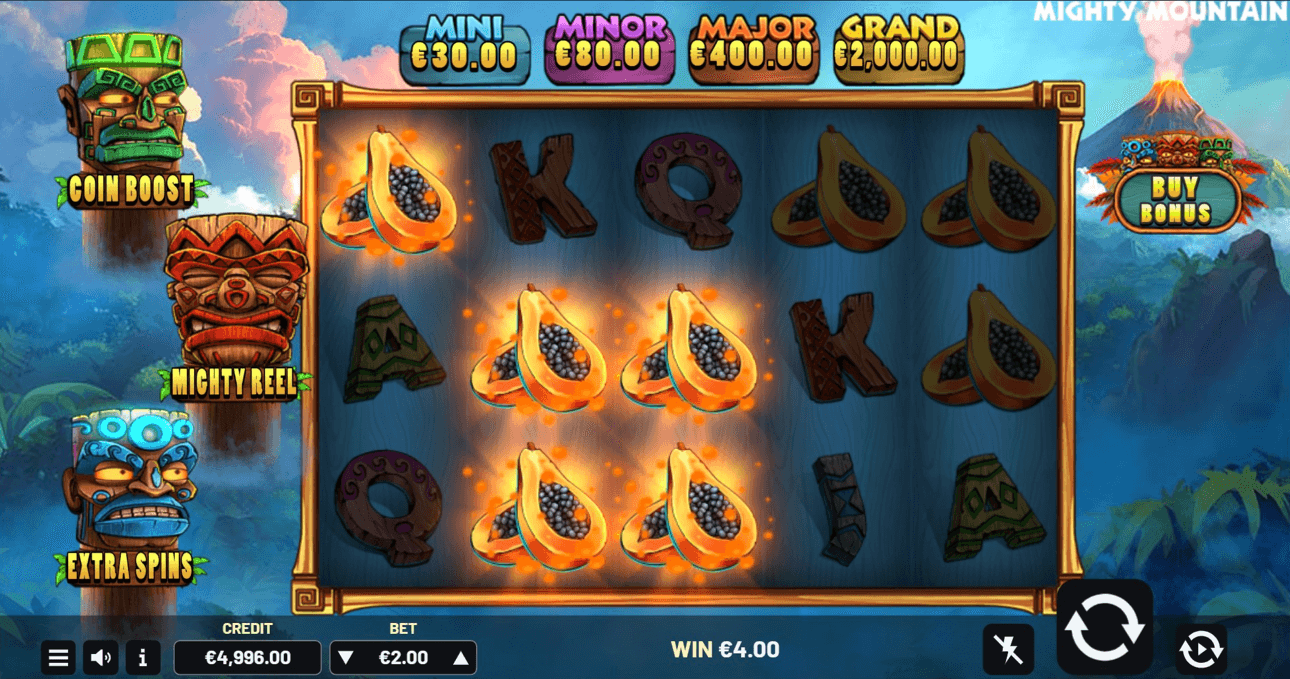Spin the reels with the large button
This screenshot has height=679, width=1290.
coord(1104,628)
